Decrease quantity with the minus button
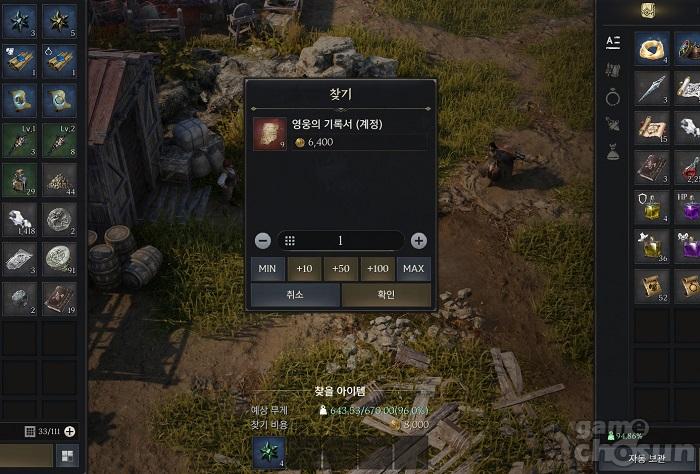 coord(262,241)
